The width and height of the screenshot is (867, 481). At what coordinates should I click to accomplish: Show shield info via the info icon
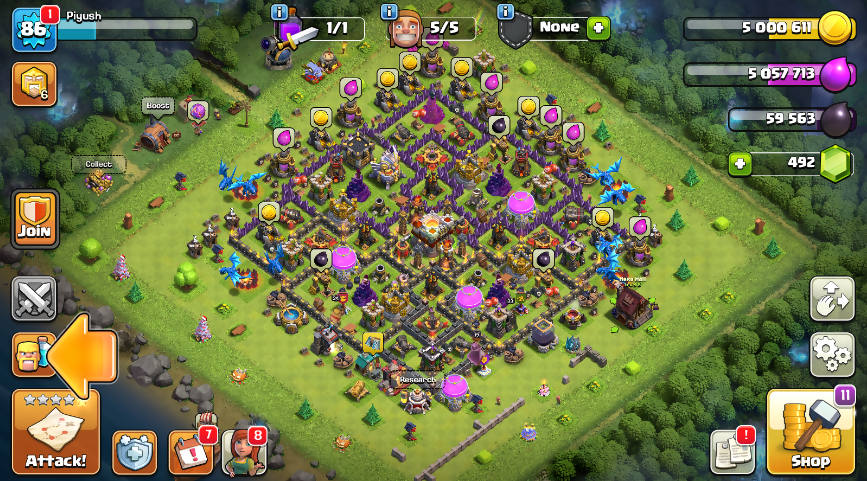tap(506, 12)
